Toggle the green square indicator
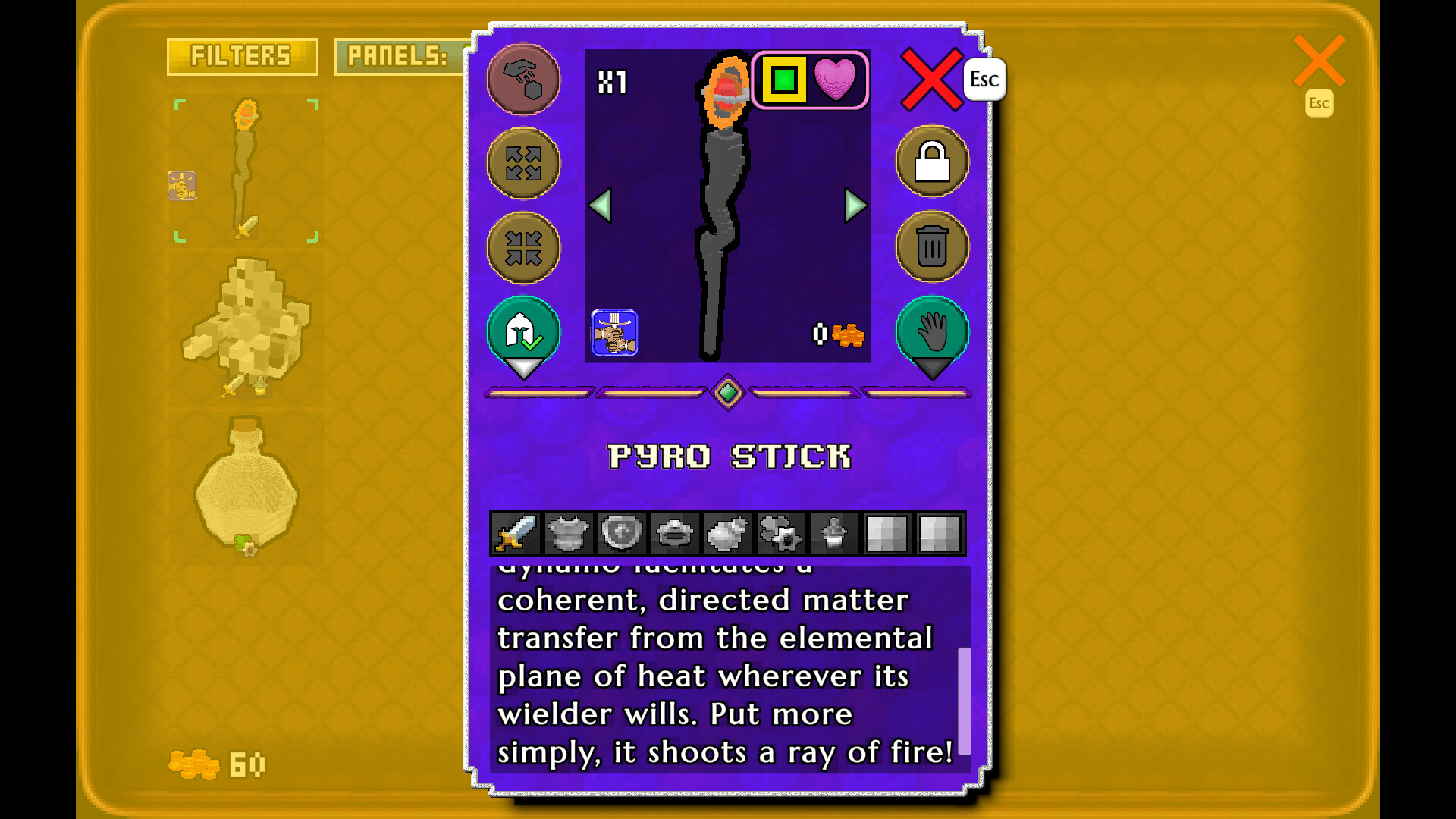 [x=783, y=79]
